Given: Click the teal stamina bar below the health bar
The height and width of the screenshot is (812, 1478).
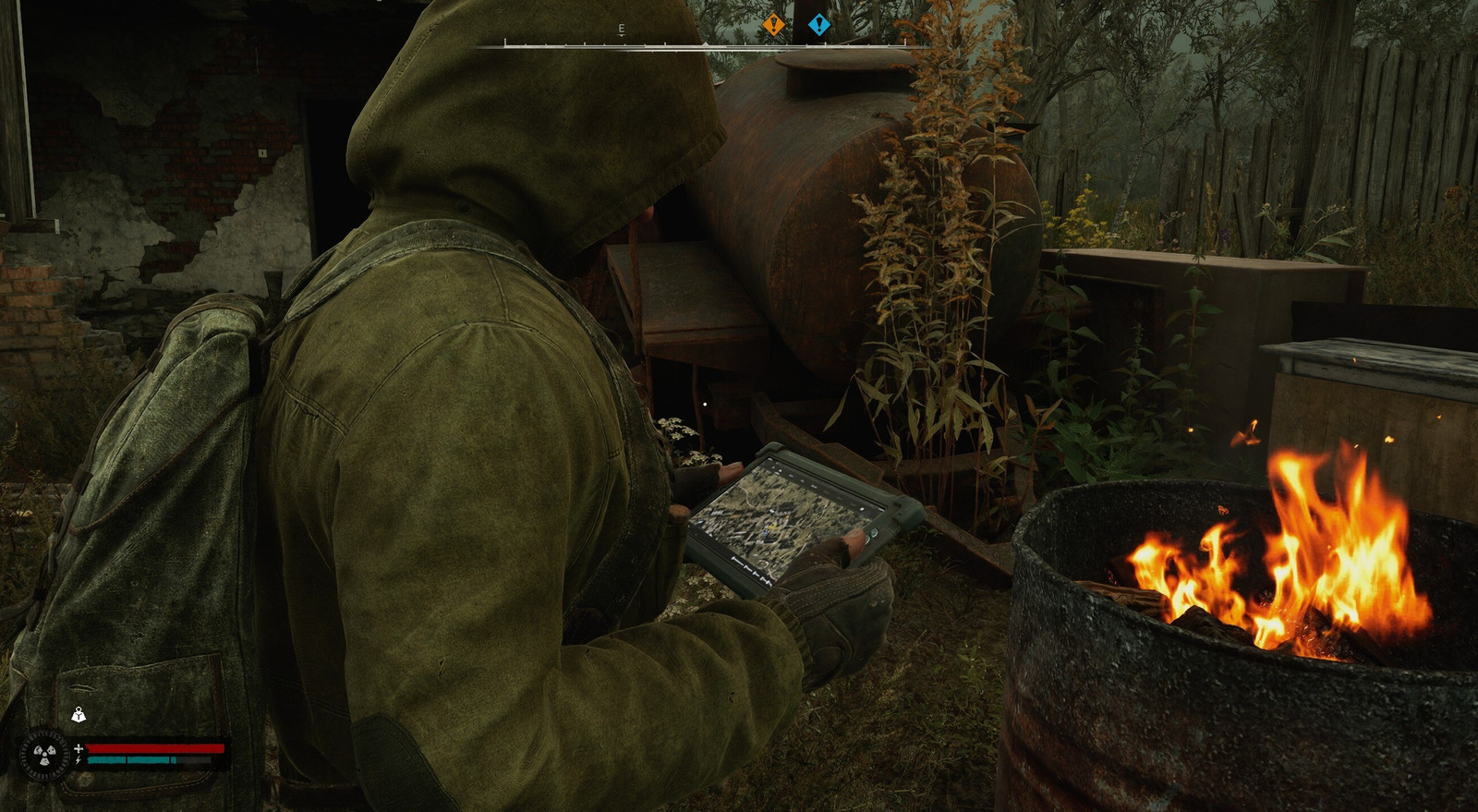Looking at the screenshot, I should tap(129, 759).
